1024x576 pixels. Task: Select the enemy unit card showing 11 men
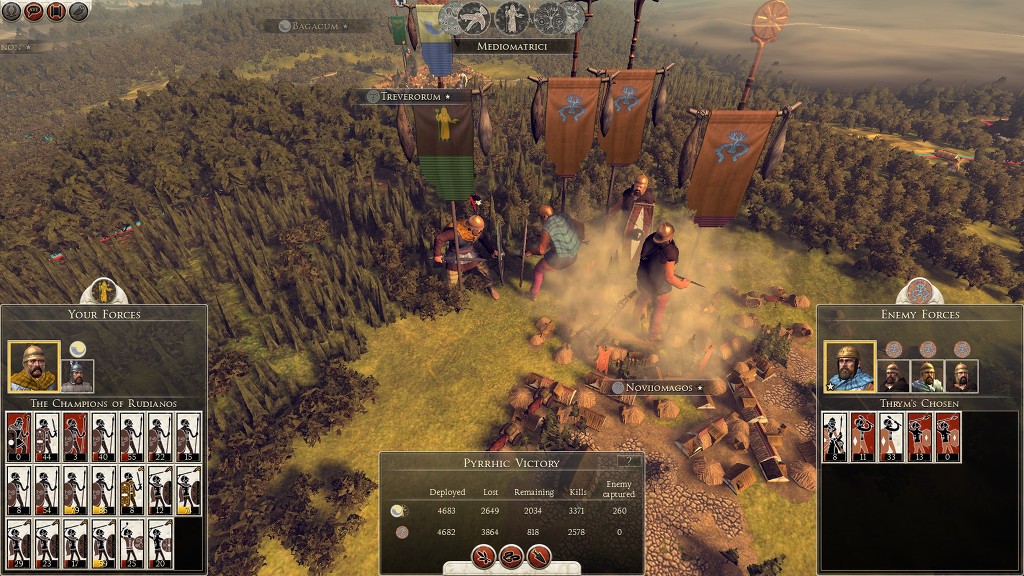pyautogui.click(x=862, y=437)
